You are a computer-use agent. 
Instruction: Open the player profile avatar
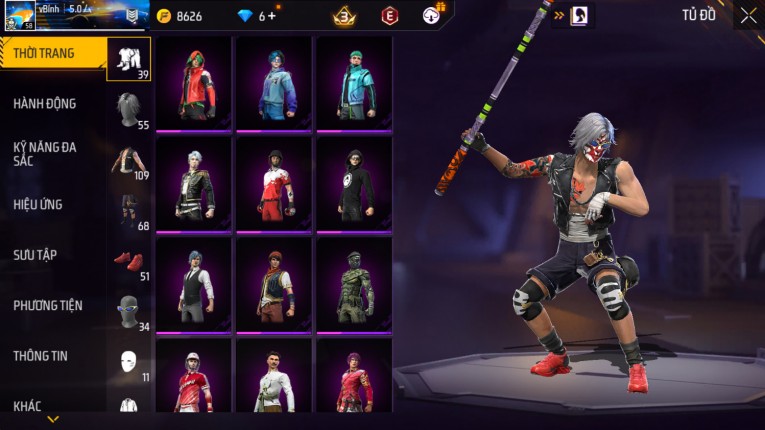[x=19, y=16]
